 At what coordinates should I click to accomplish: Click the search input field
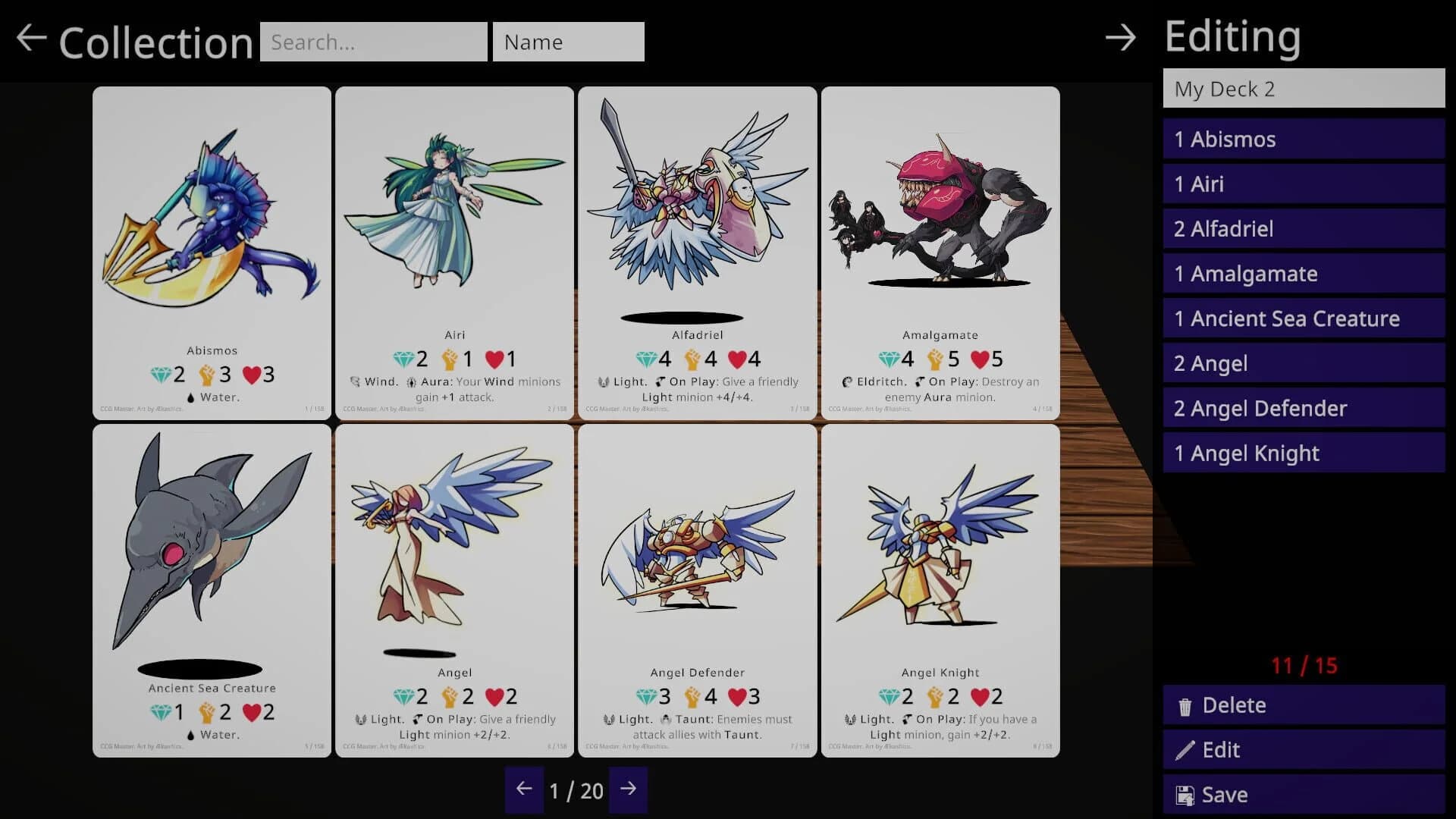coord(374,42)
